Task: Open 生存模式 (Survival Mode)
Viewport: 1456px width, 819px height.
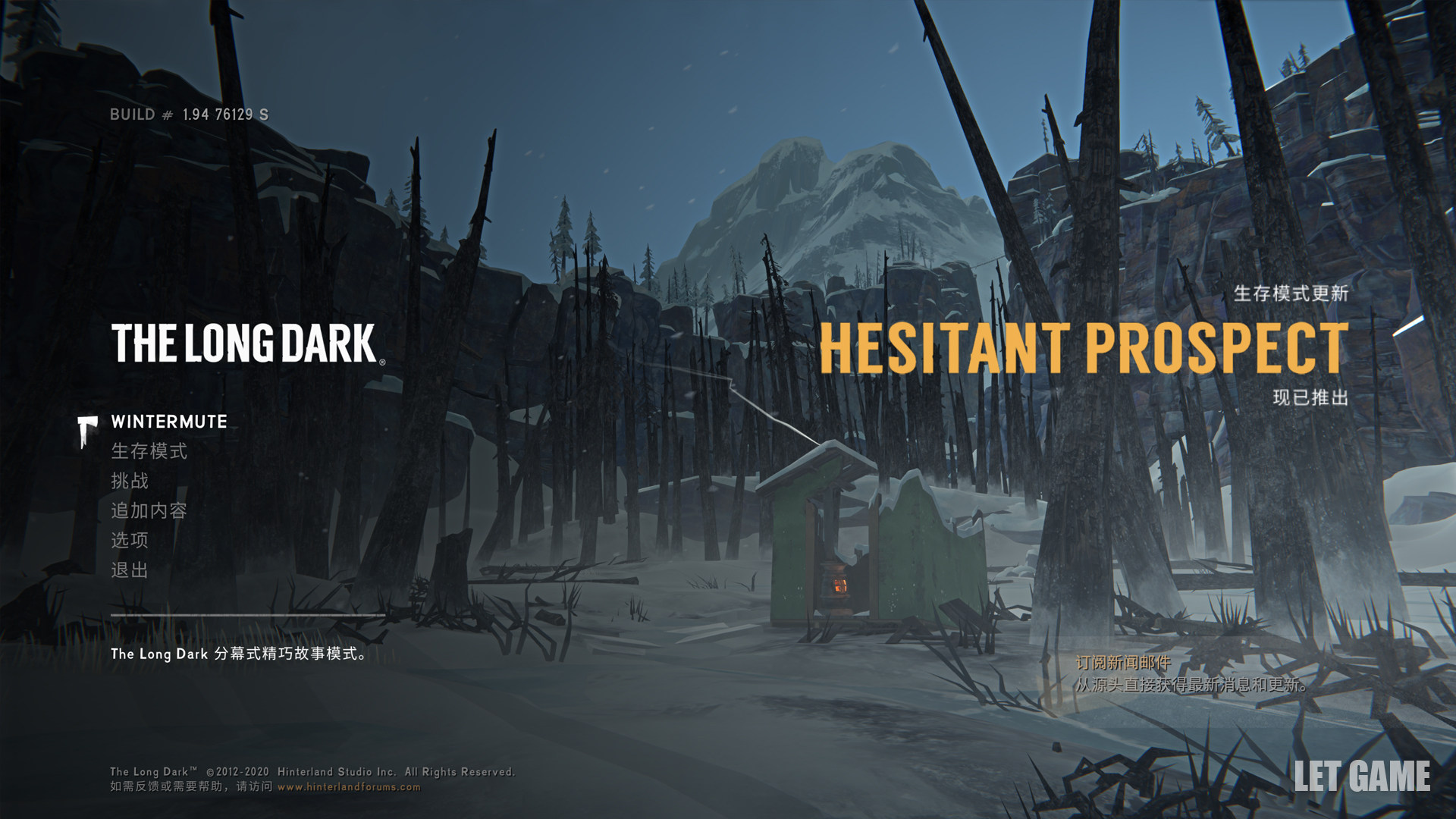Action: (149, 451)
